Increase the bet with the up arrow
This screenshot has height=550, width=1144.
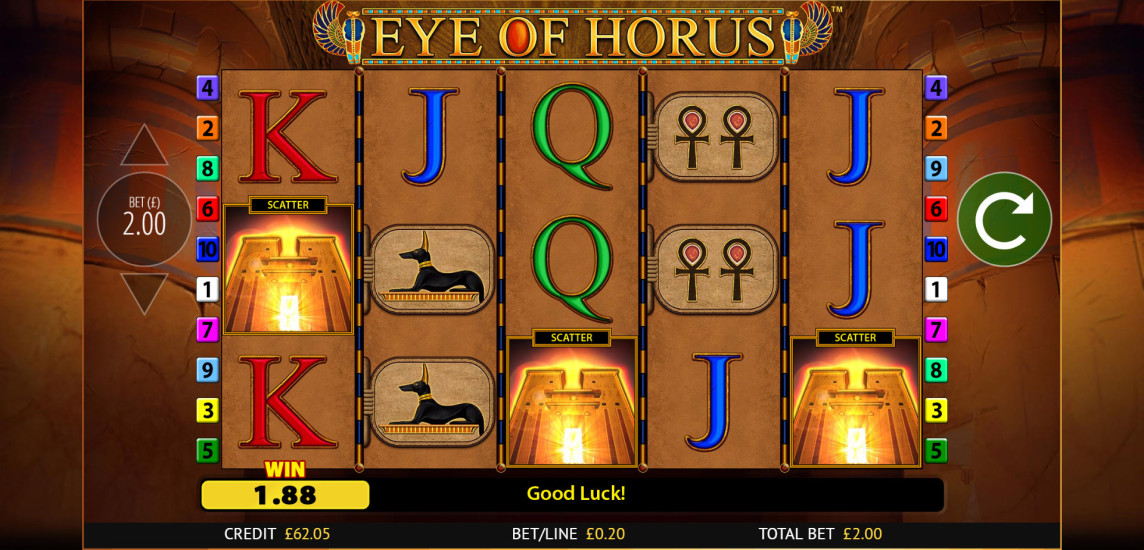click(x=144, y=147)
